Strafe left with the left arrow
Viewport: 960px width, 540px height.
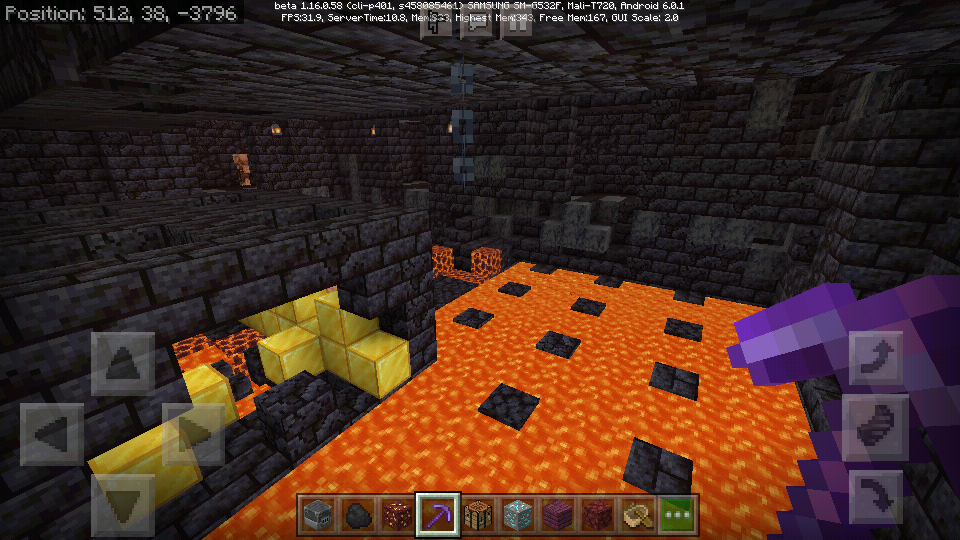pyautogui.click(x=52, y=435)
